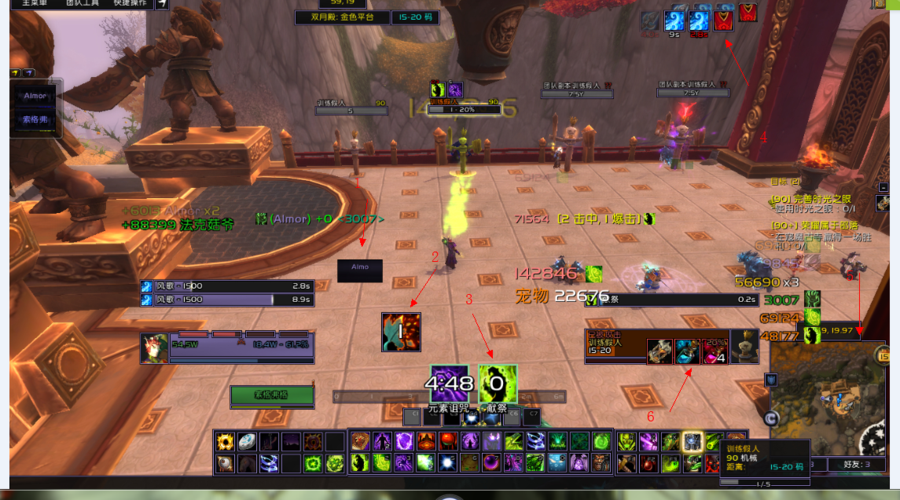Click the golden sun ability in the left action bar
The width and height of the screenshot is (900, 500).
click(224, 441)
